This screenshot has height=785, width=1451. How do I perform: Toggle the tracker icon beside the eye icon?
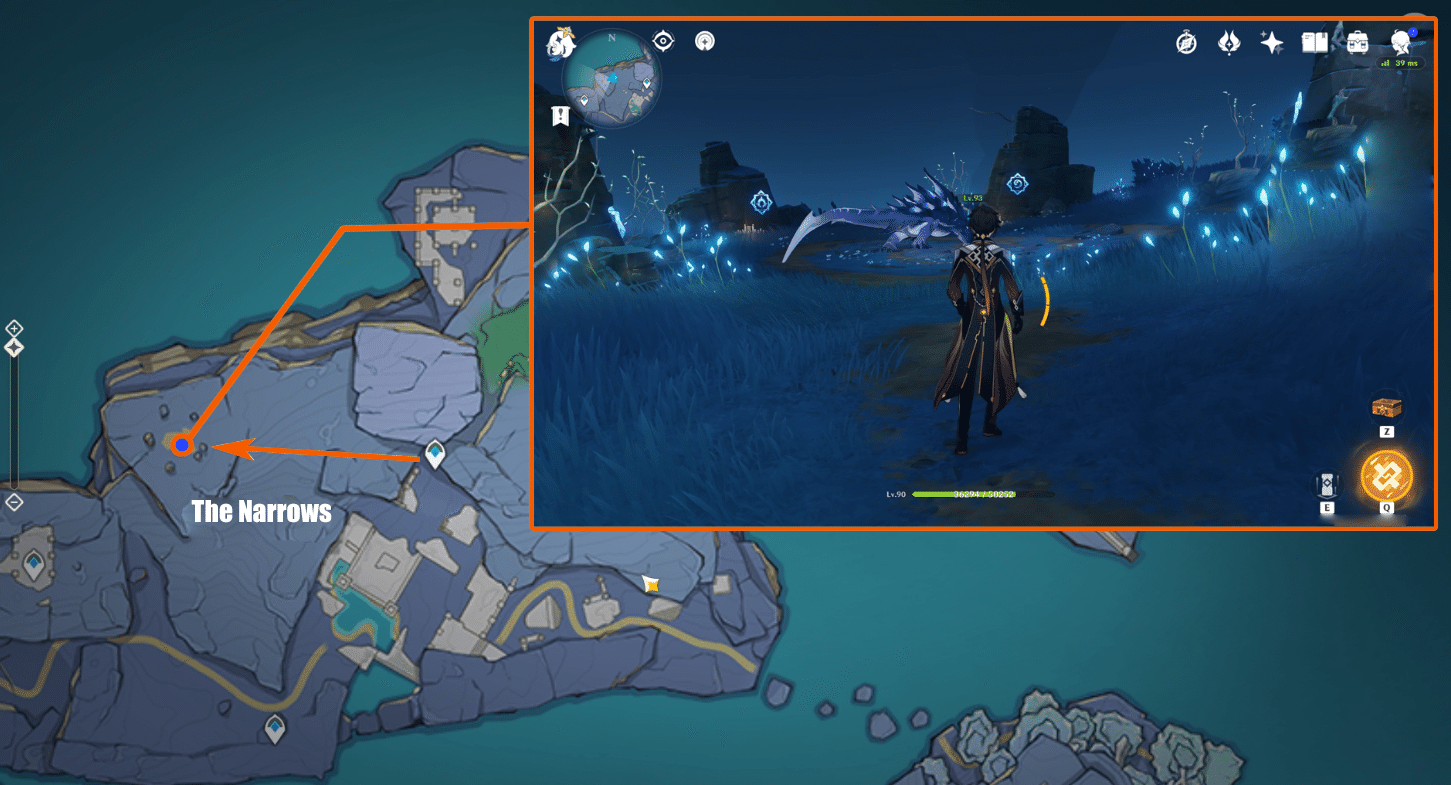(705, 41)
